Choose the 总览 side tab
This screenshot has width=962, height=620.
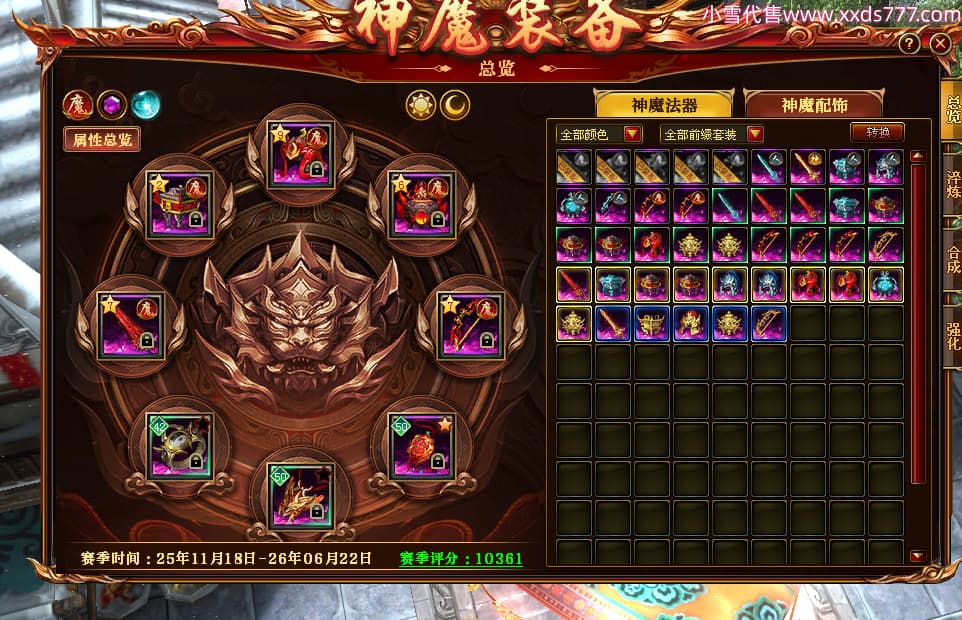[952, 112]
